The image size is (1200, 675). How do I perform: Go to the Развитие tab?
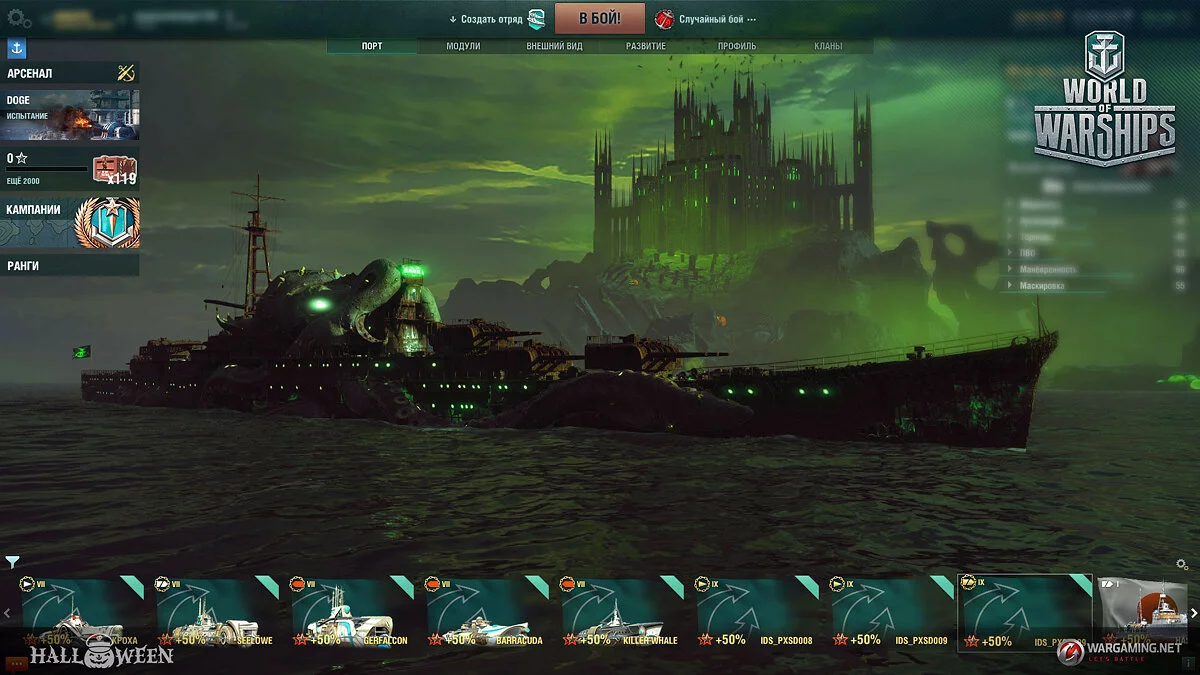pyautogui.click(x=646, y=46)
